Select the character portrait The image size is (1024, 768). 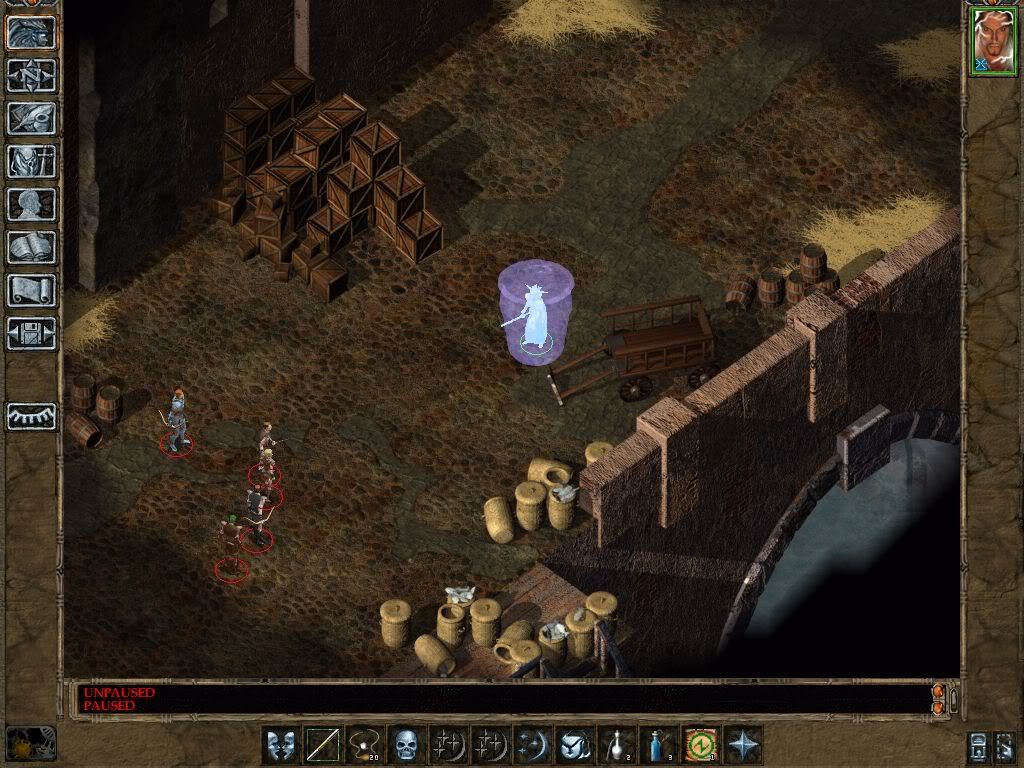[993, 43]
